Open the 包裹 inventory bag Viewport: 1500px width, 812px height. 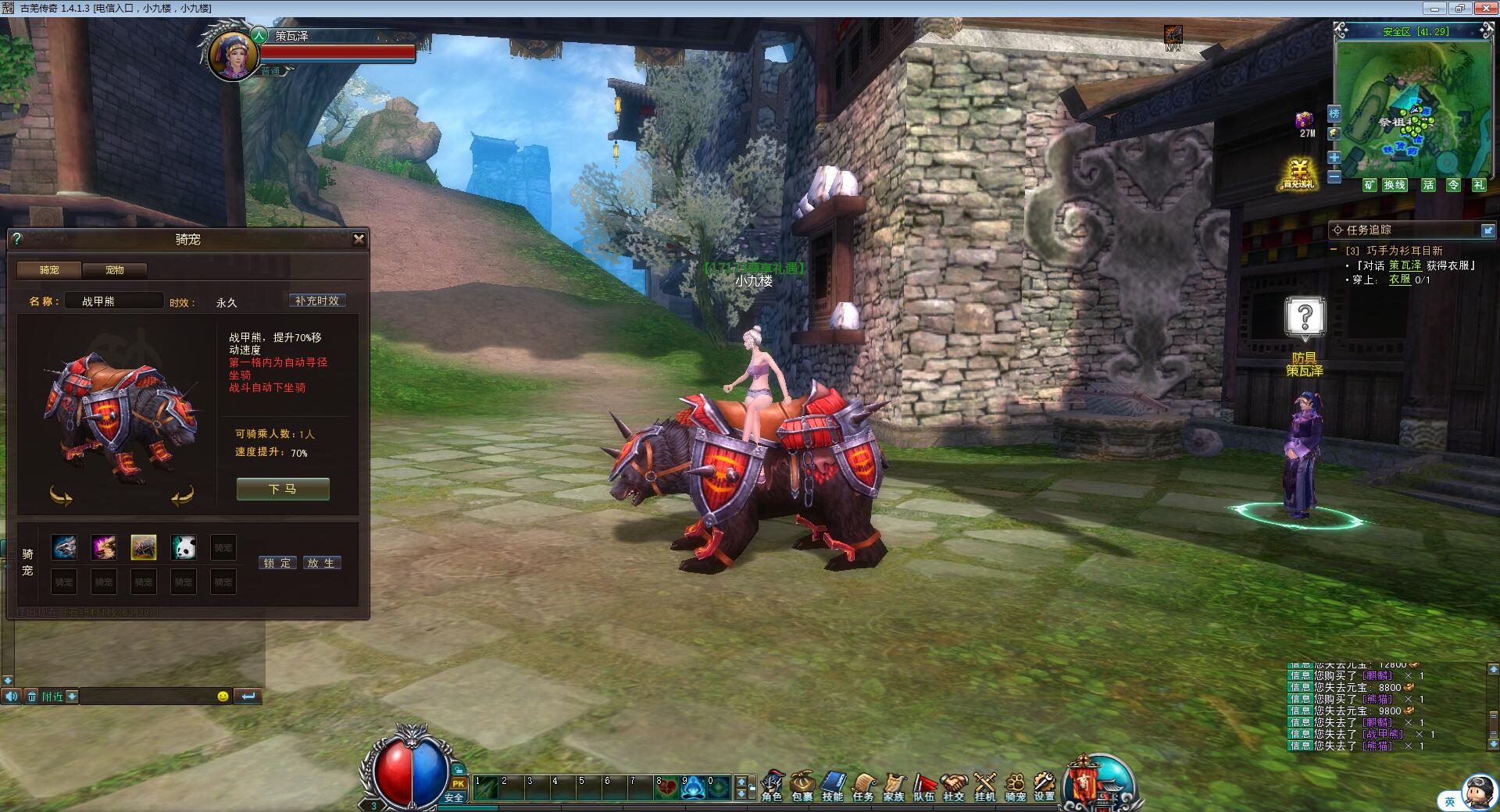point(802,785)
